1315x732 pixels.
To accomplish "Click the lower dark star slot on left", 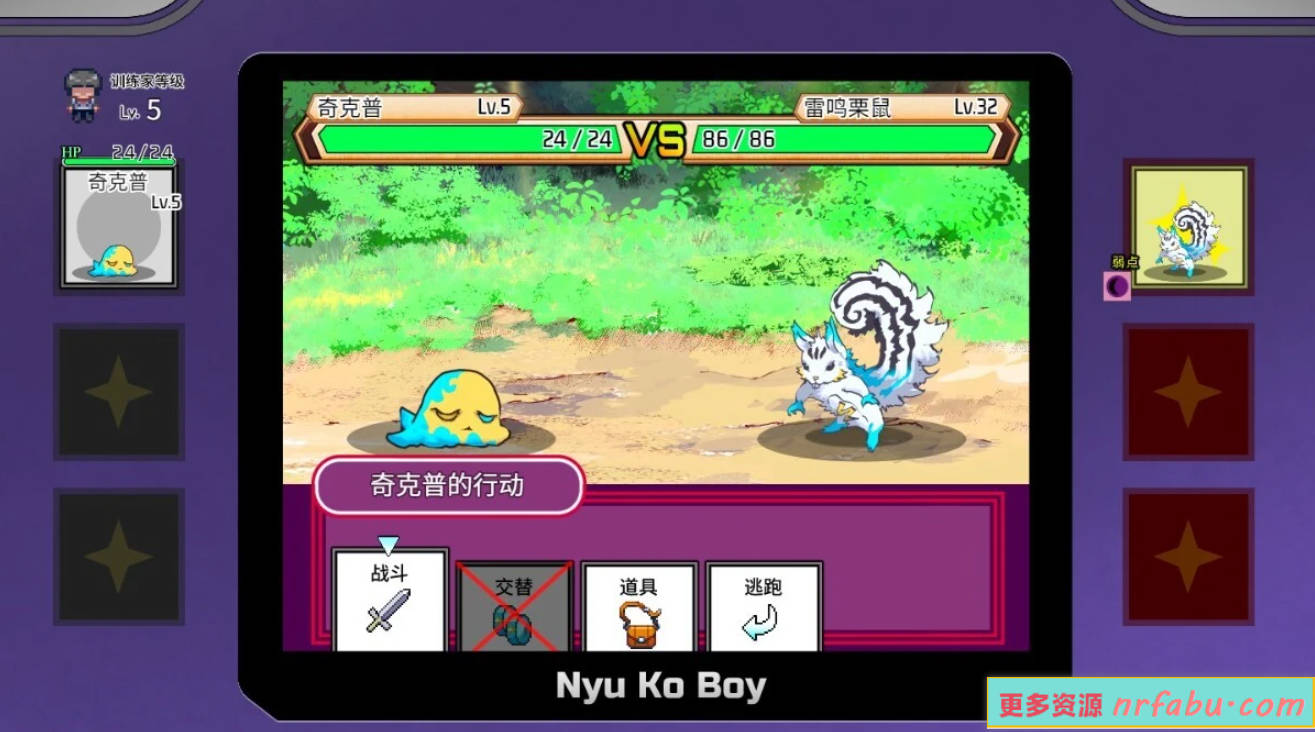I will click(119, 557).
